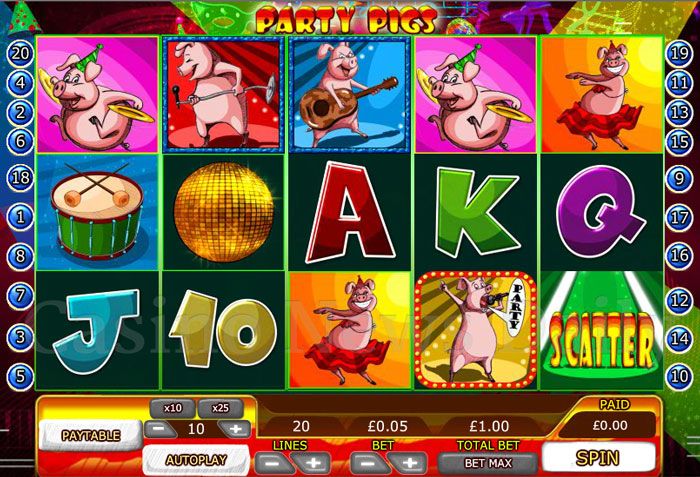Raise the Bet amount
Viewport: 700px width, 477px height.
pyautogui.click(x=408, y=463)
